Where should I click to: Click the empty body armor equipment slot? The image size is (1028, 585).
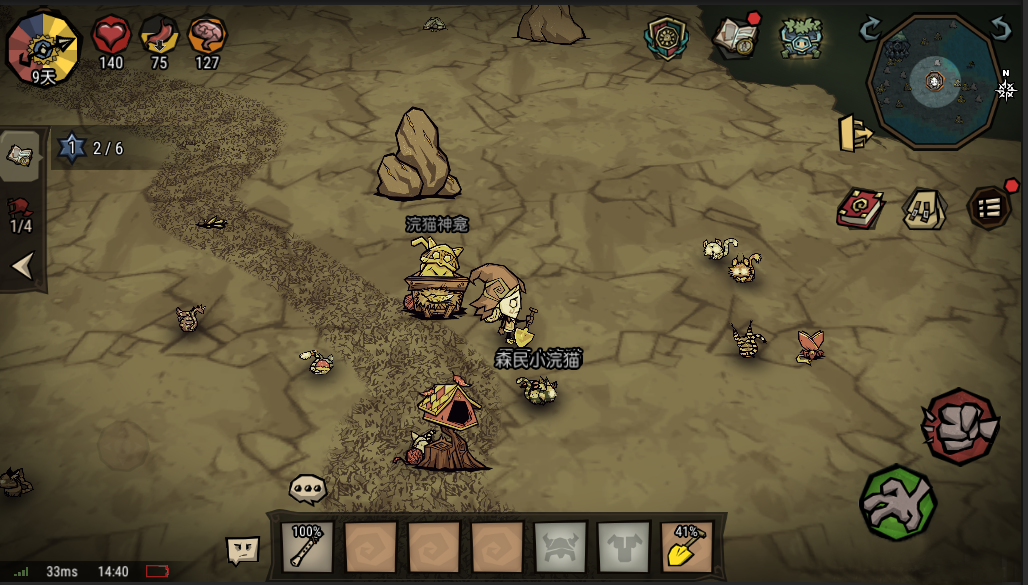point(623,547)
